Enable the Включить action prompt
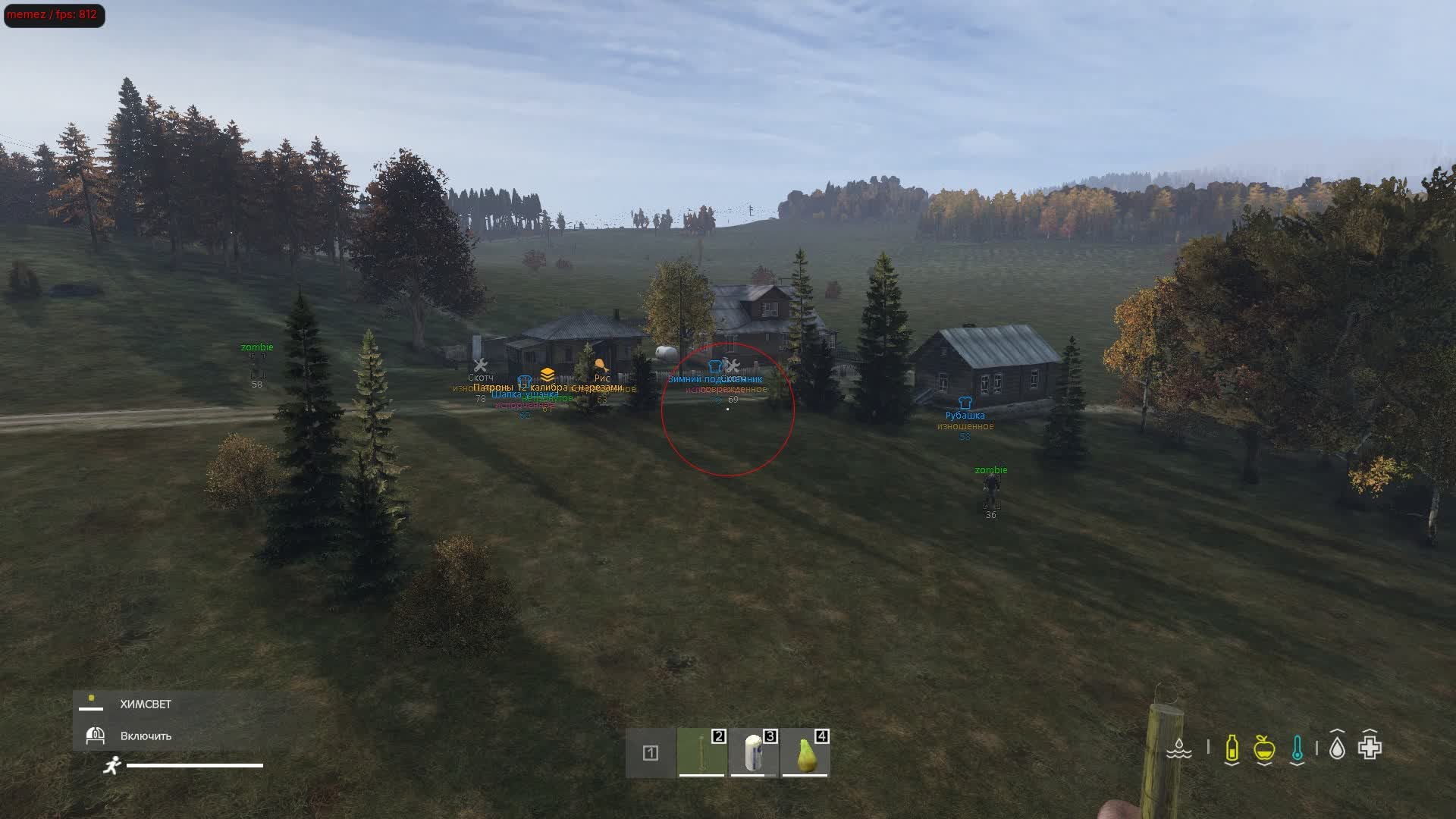Screen dimensions: 1456x819 (x=144, y=736)
